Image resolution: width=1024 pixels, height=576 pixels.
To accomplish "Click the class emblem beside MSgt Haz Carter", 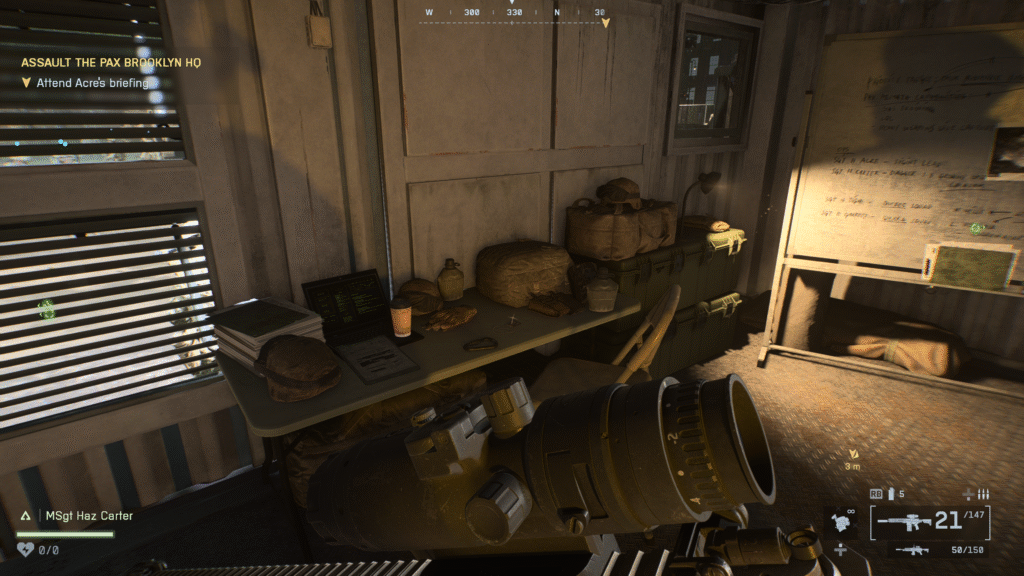I will tap(26, 516).
